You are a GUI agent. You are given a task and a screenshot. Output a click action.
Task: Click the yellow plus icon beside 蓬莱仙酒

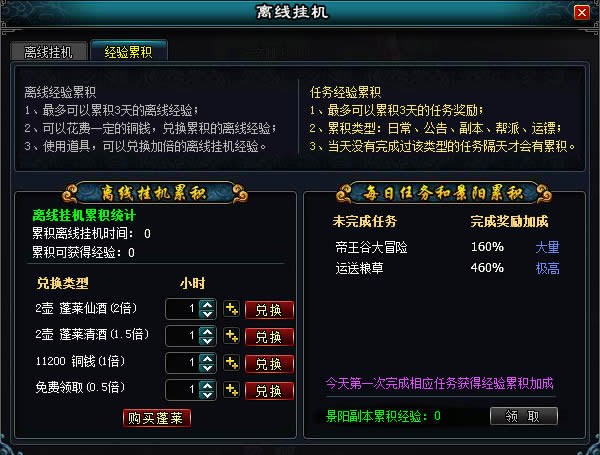[x=231, y=310]
